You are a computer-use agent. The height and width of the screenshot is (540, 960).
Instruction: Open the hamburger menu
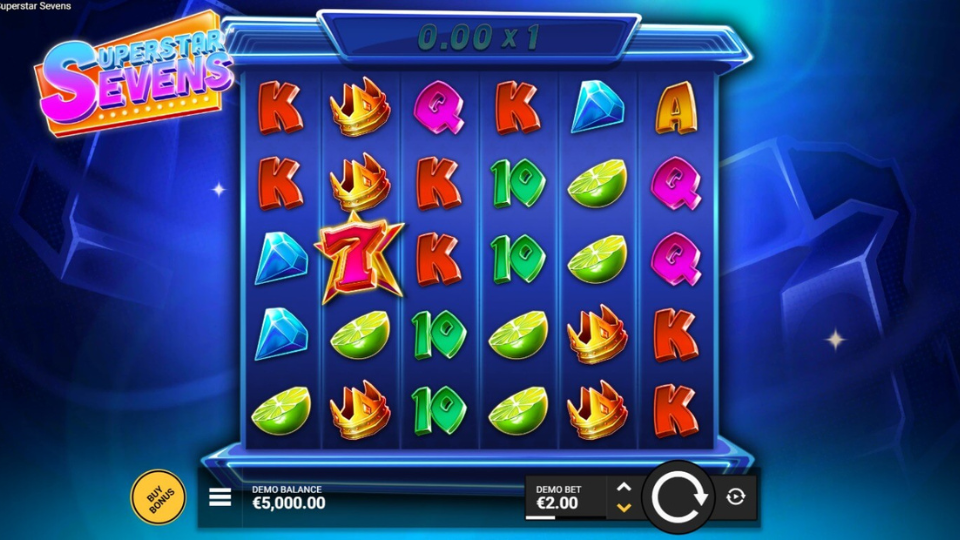point(220,497)
